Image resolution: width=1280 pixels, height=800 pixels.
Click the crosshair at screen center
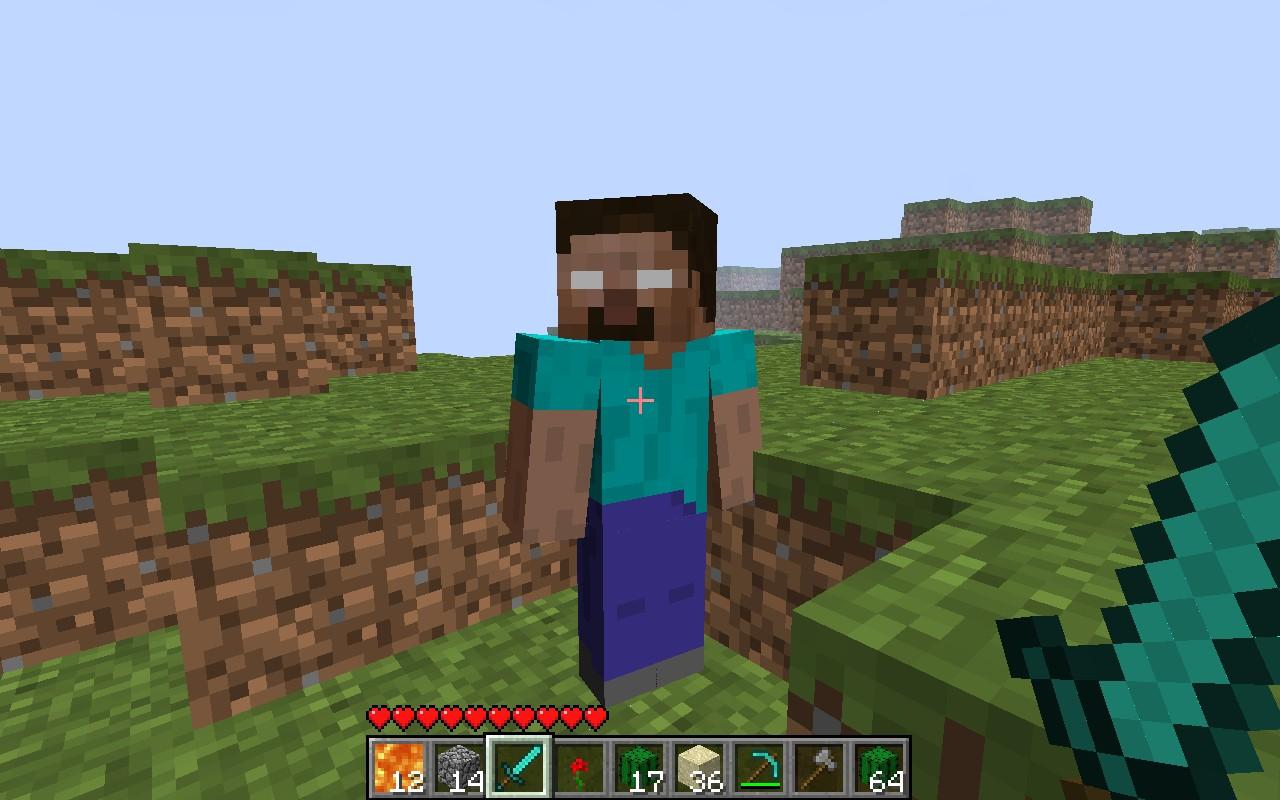coord(638,400)
